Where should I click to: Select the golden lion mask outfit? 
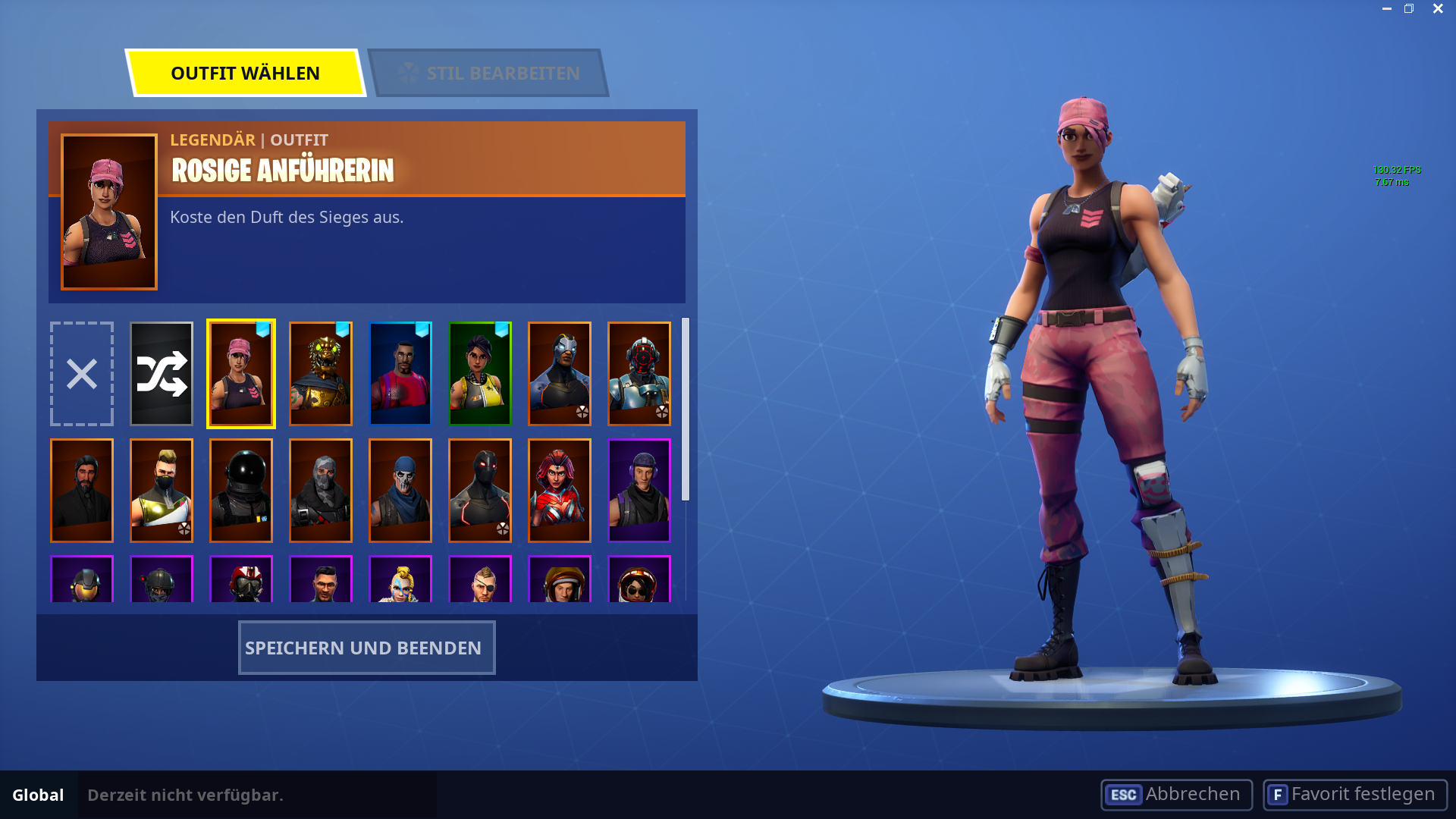pos(320,373)
